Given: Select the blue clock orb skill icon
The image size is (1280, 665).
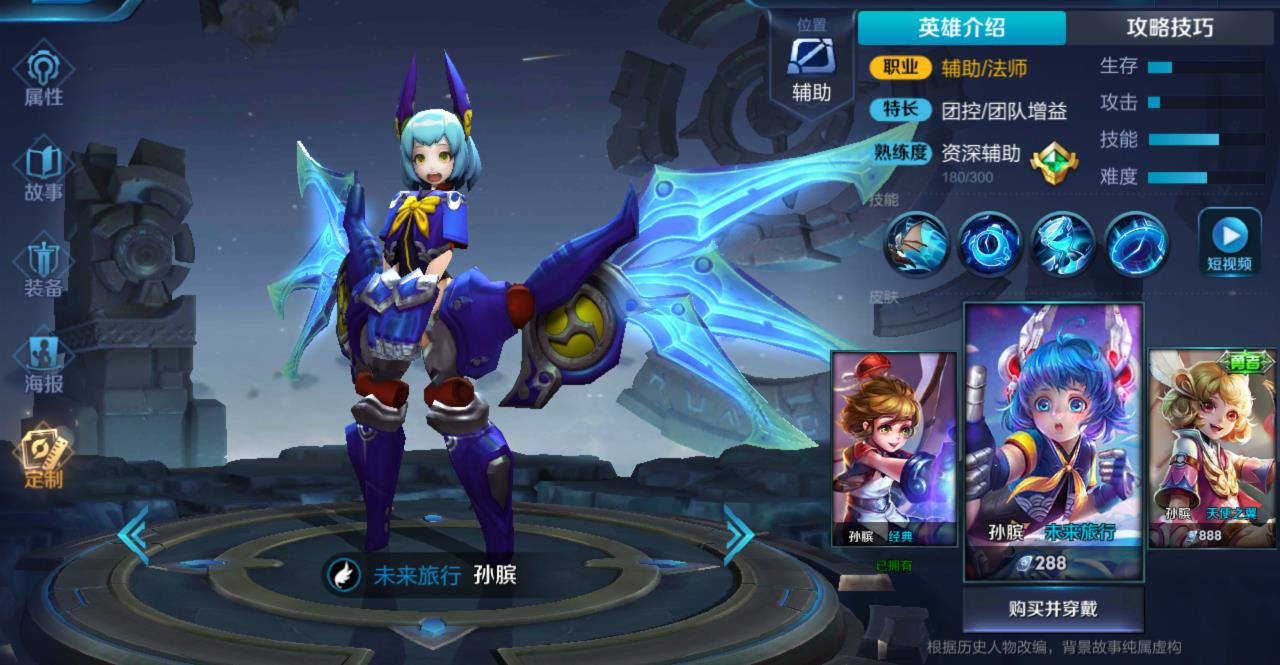Looking at the screenshot, I should coord(989,244).
